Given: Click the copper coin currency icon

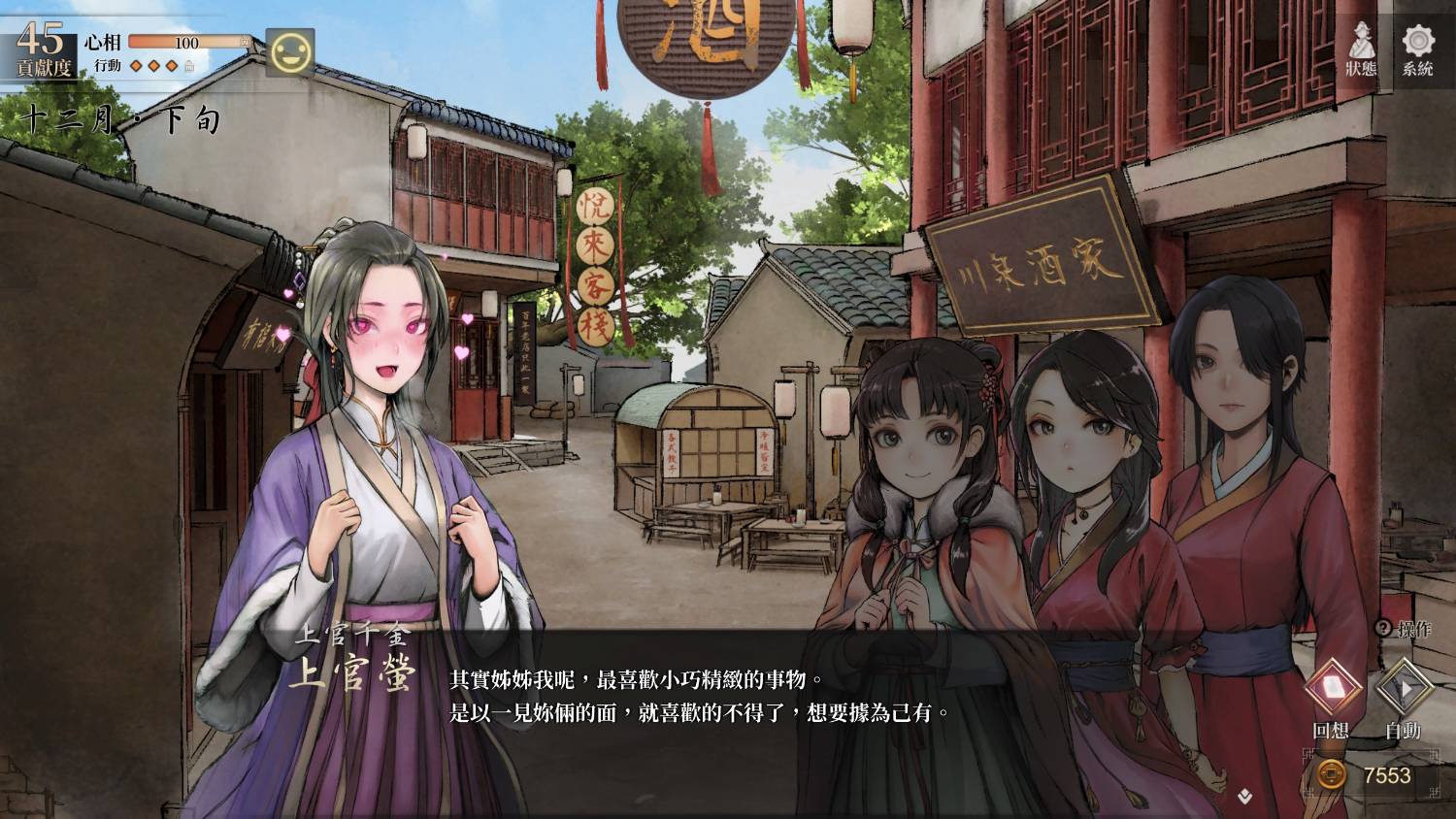Looking at the screenshot, I should 1332,775.
